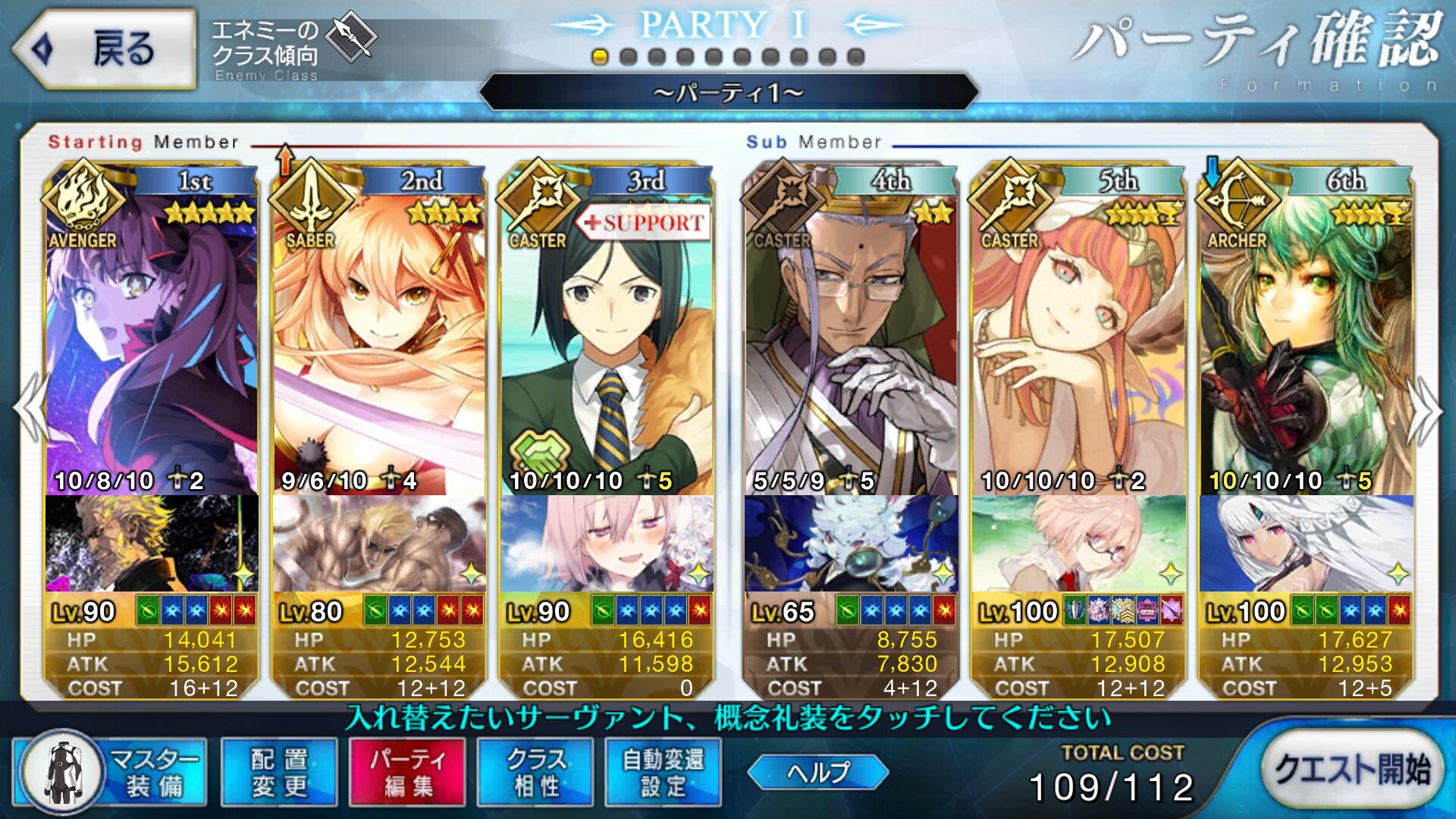This screenshot has height=819, width=1456.
Task: Tap the craft essence under the Avenger
Action: (x=152, y=543)
